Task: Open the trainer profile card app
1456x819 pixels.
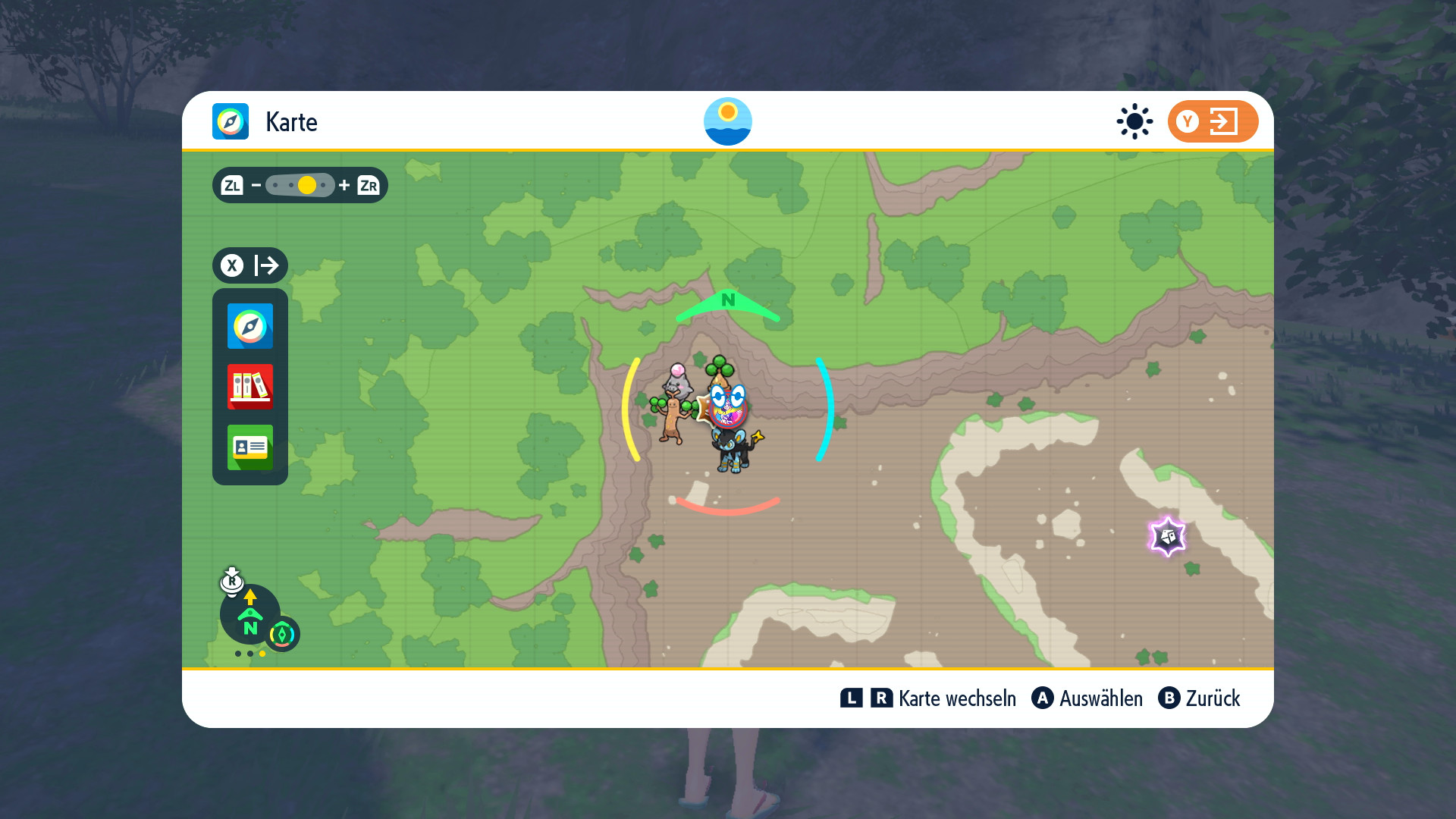Action: [250, 447]
